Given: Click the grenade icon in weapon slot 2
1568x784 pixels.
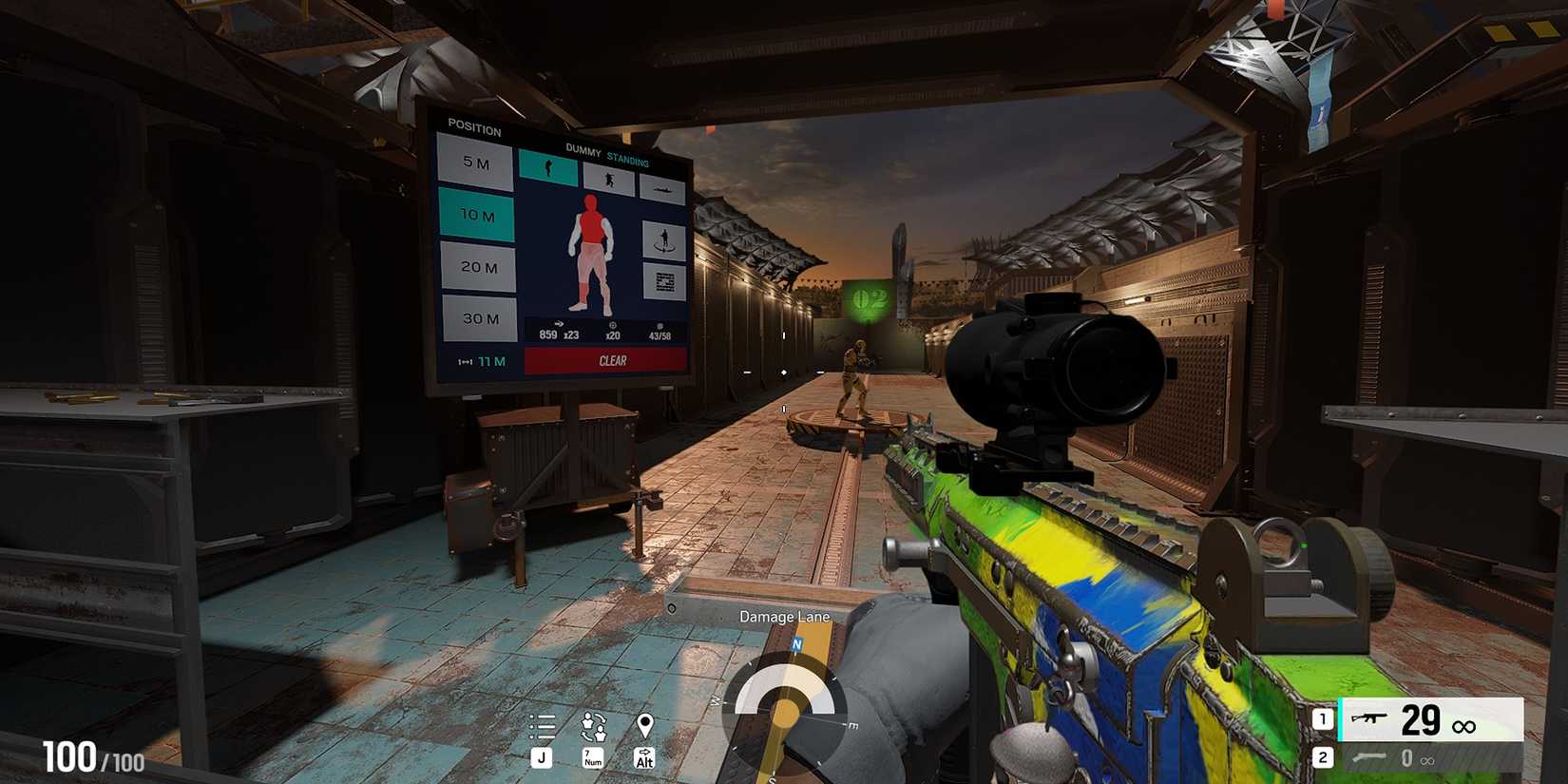Looking at the screenshot, I should pos(1369,757).
